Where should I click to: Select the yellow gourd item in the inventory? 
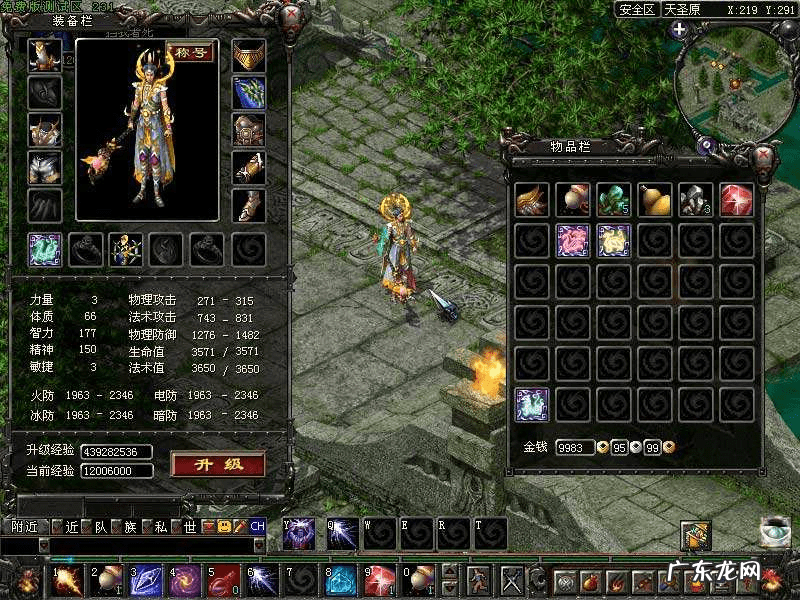click(655, 199)
